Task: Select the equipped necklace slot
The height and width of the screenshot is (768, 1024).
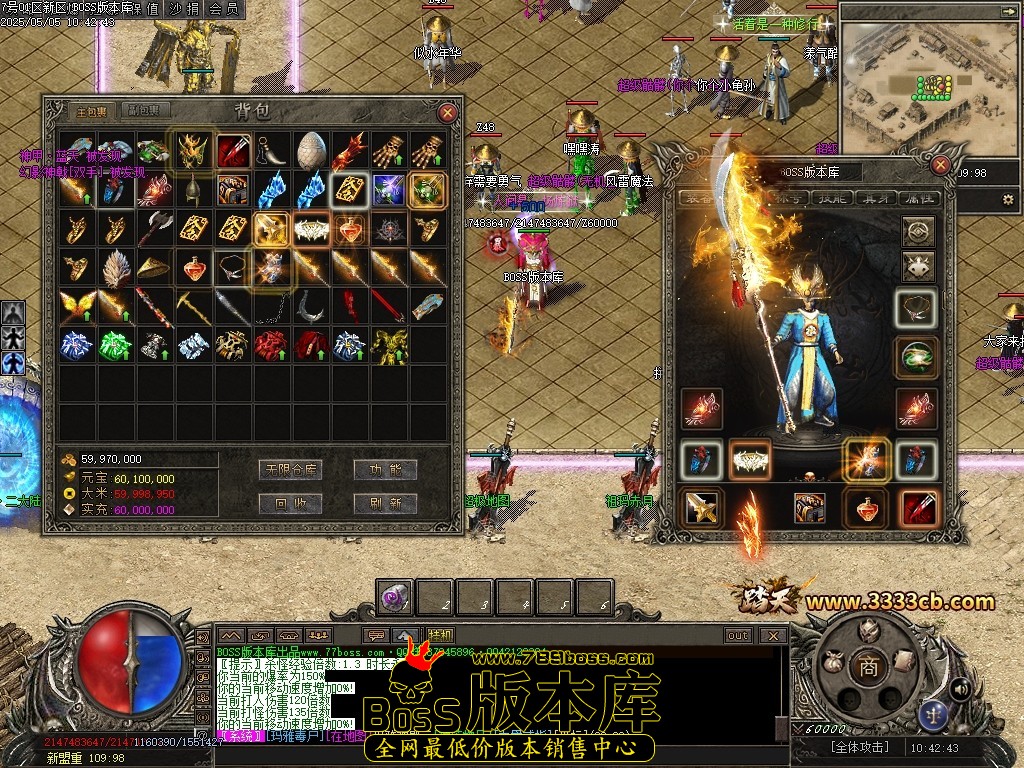Action: [x=916, y=310]
